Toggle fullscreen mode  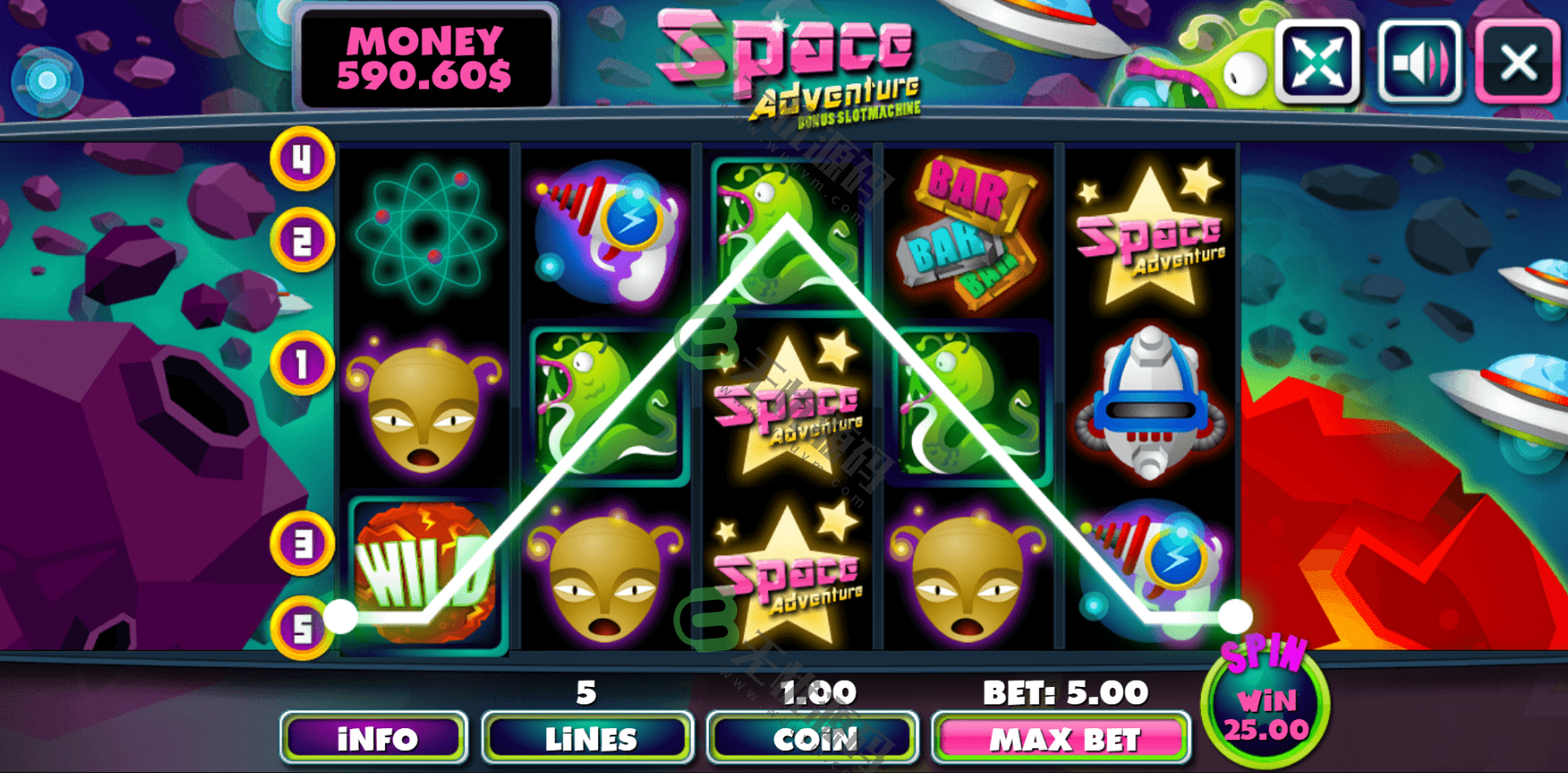pyautogui.click(x=1318, y=62)
